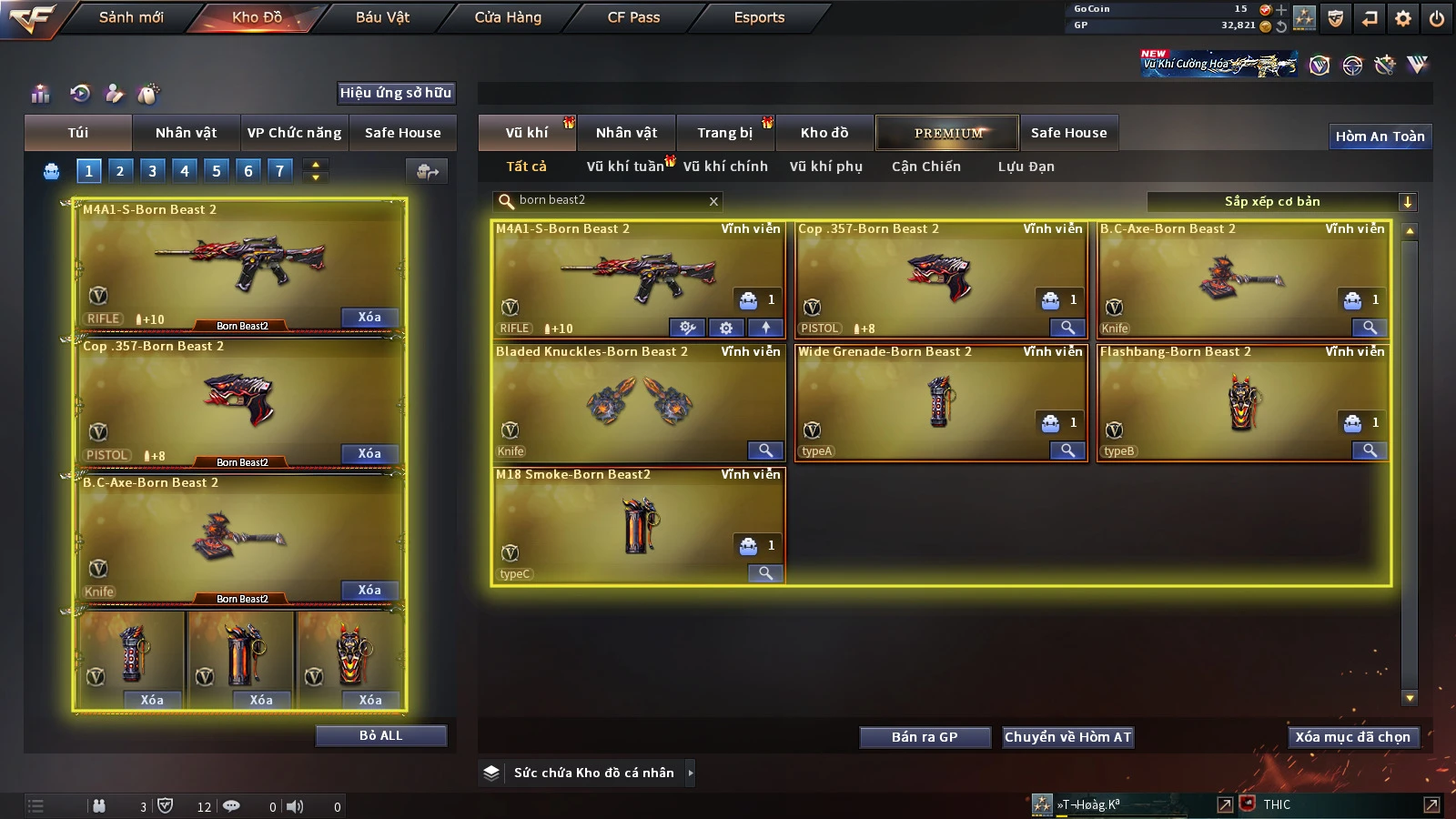Click Chuyển về Hòm AT button
Image resolution: width=1456 pixels, height=819 pixels.
pyautogui.click(x=1067, y=737)
